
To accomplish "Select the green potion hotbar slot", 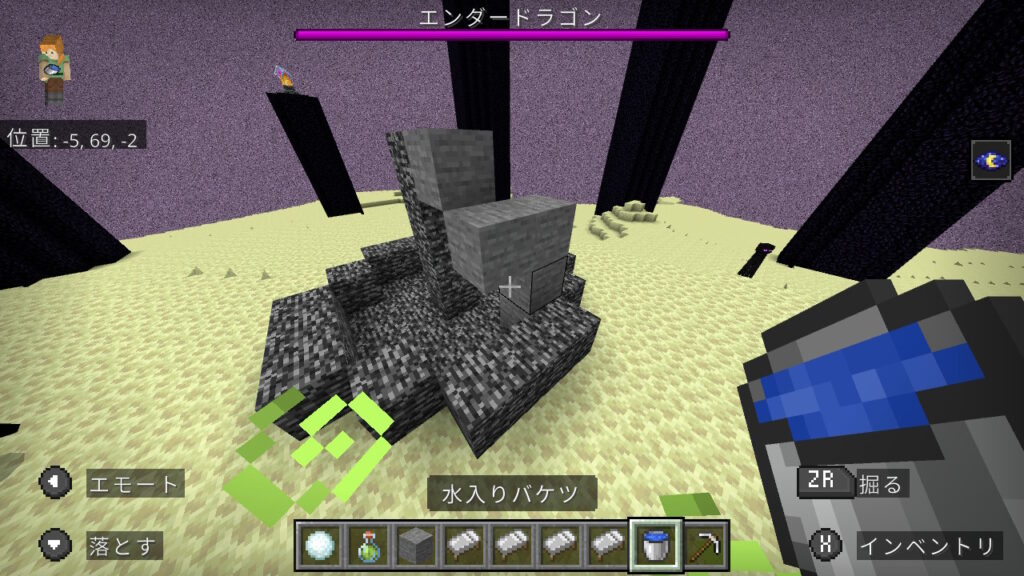I will 367,545.
